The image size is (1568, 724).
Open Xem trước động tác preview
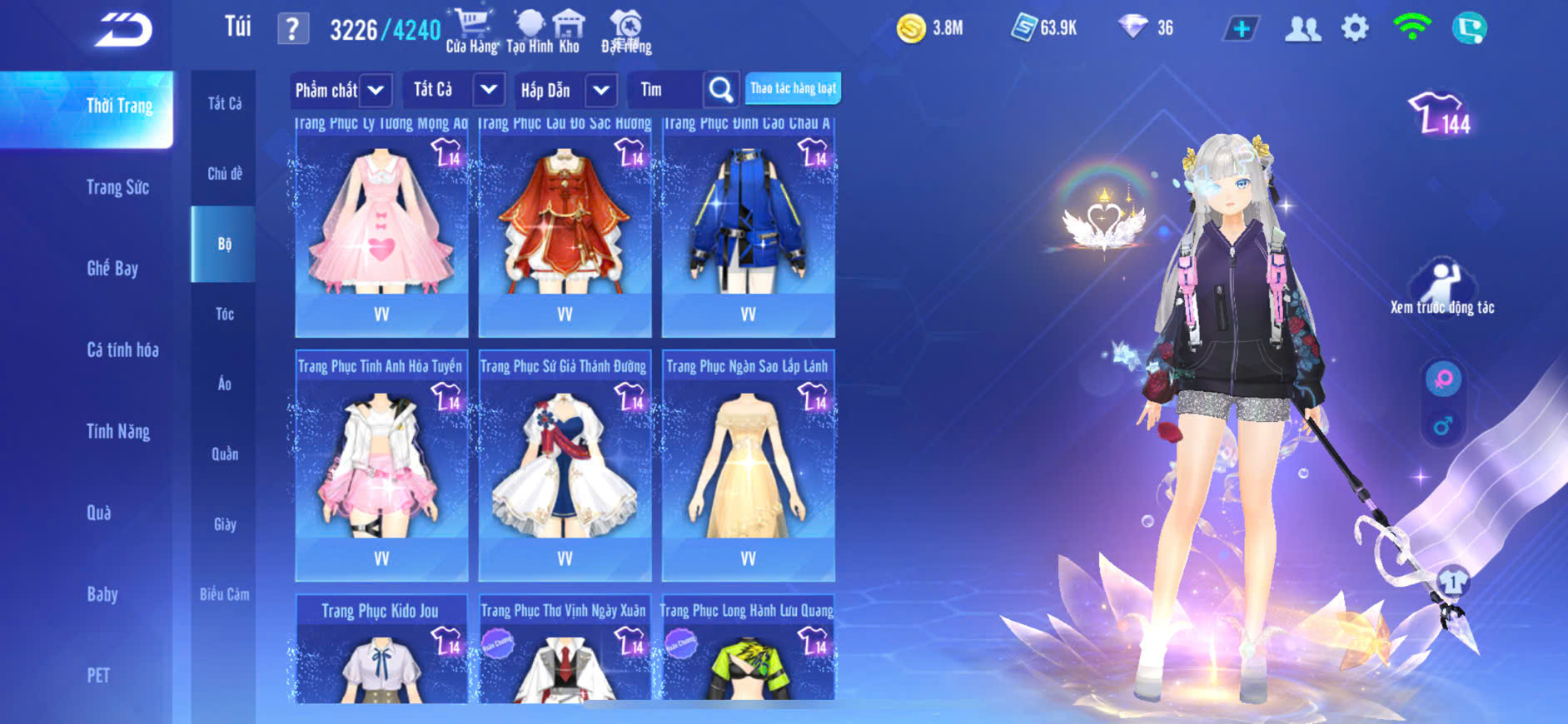(x=1442, y=289)
